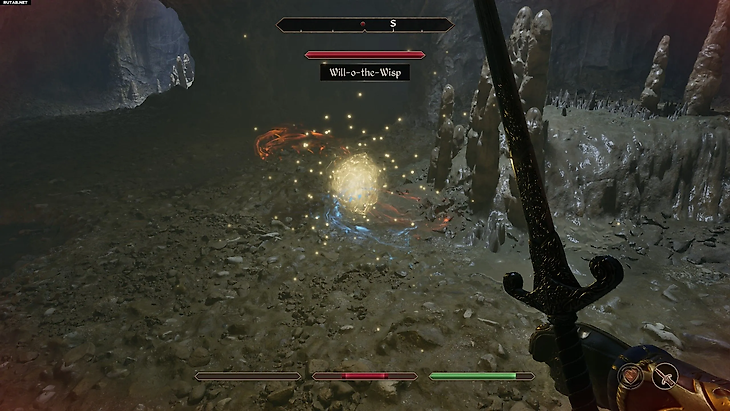Click the equipped sword weapon icon
730x411 pixels.
coord(663,376)
